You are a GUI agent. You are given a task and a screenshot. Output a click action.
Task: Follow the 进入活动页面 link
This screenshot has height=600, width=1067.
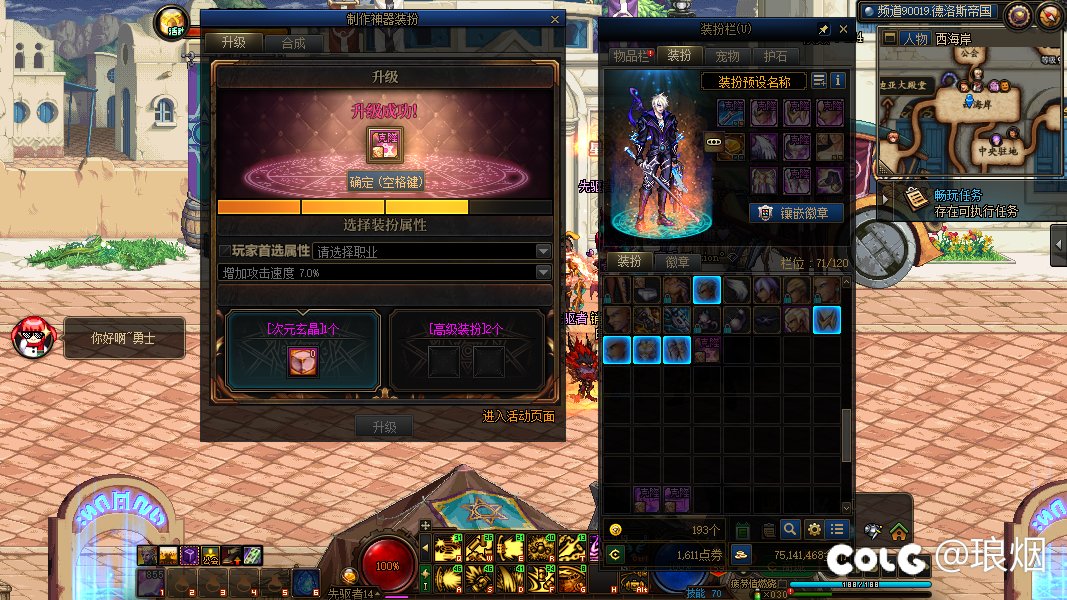(x=518, y=416)
